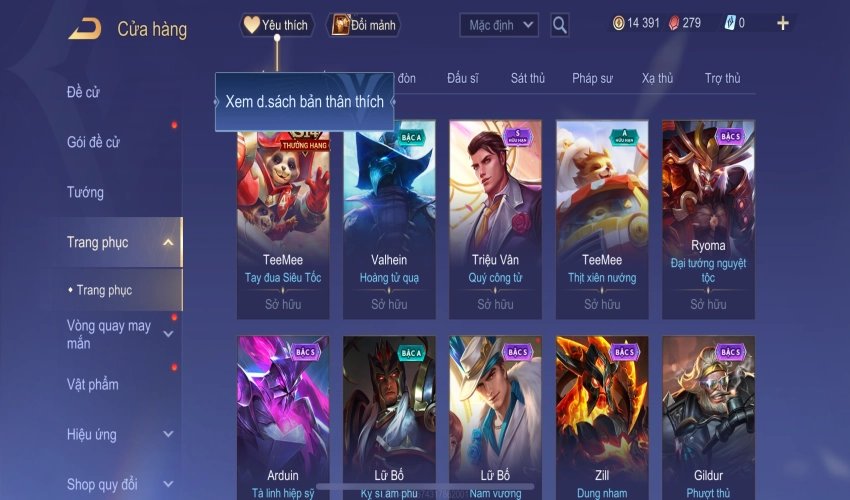
Task: Filter skins by the Trợ thủ tab
Action: click(x=722, y=78)
